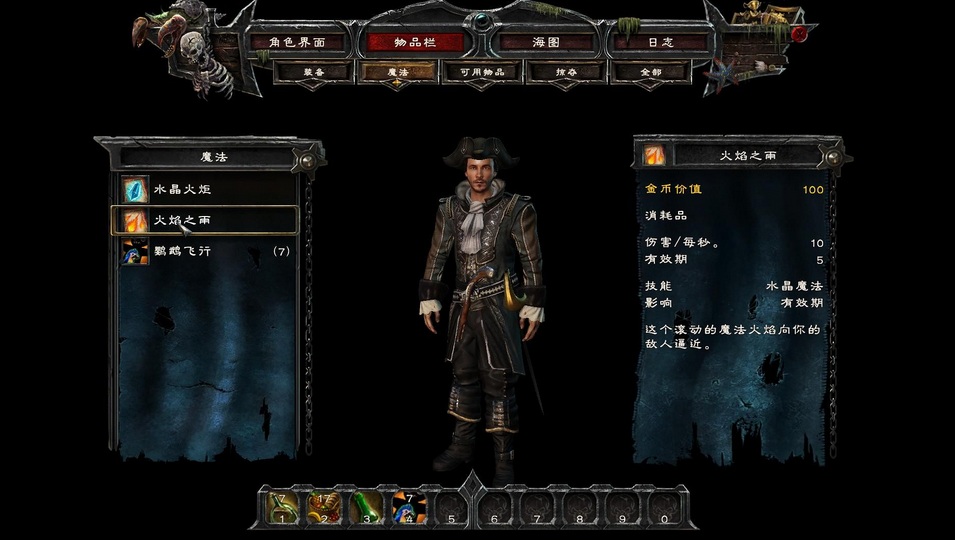
Task: Switch to the 物品栏 inventory tab
Action: [x=414, y=43]
